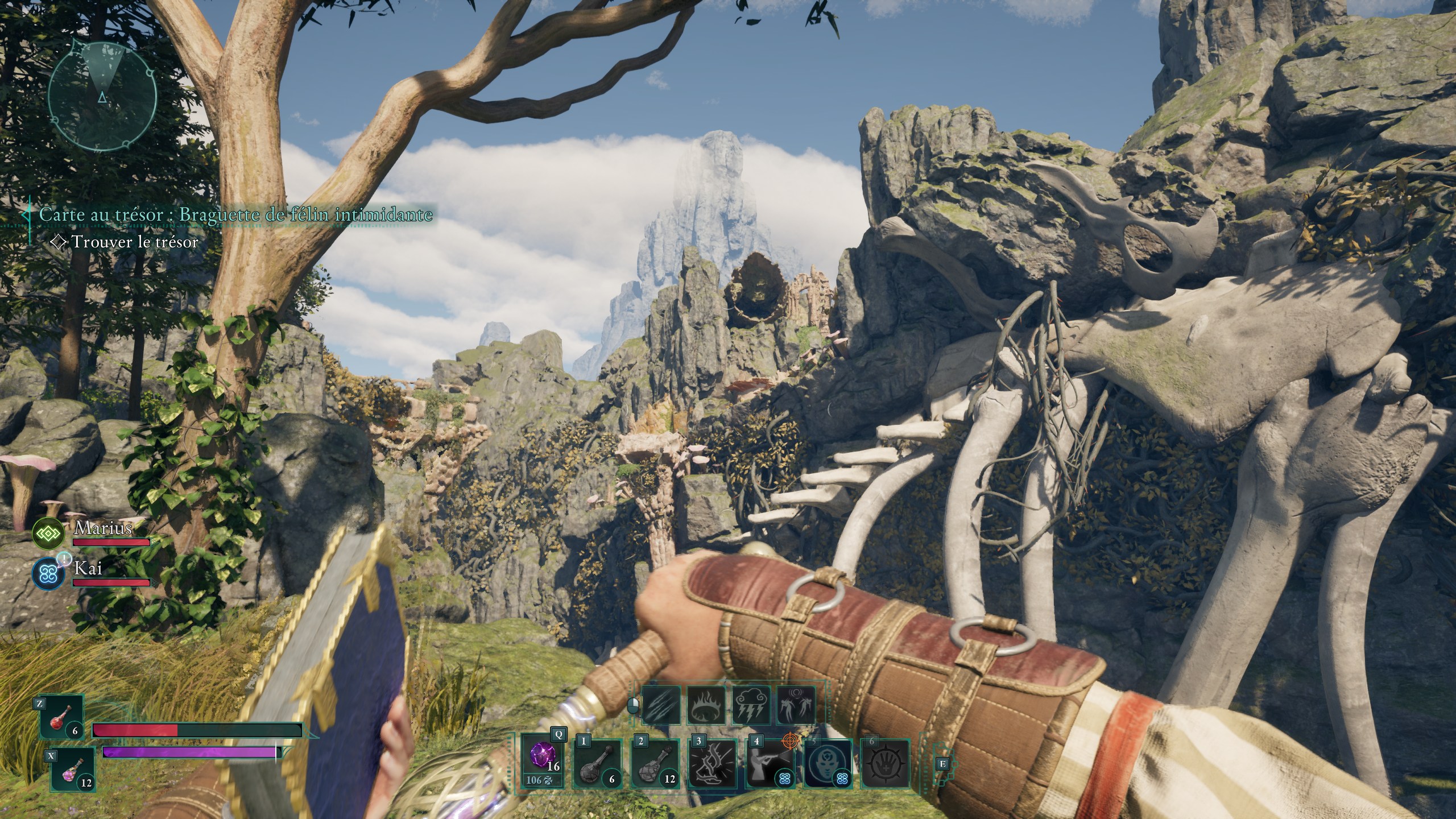Select Kai's blue companion portrait icon
Image resolution: width=1456 pixels, height=819 pixels.
48,574
